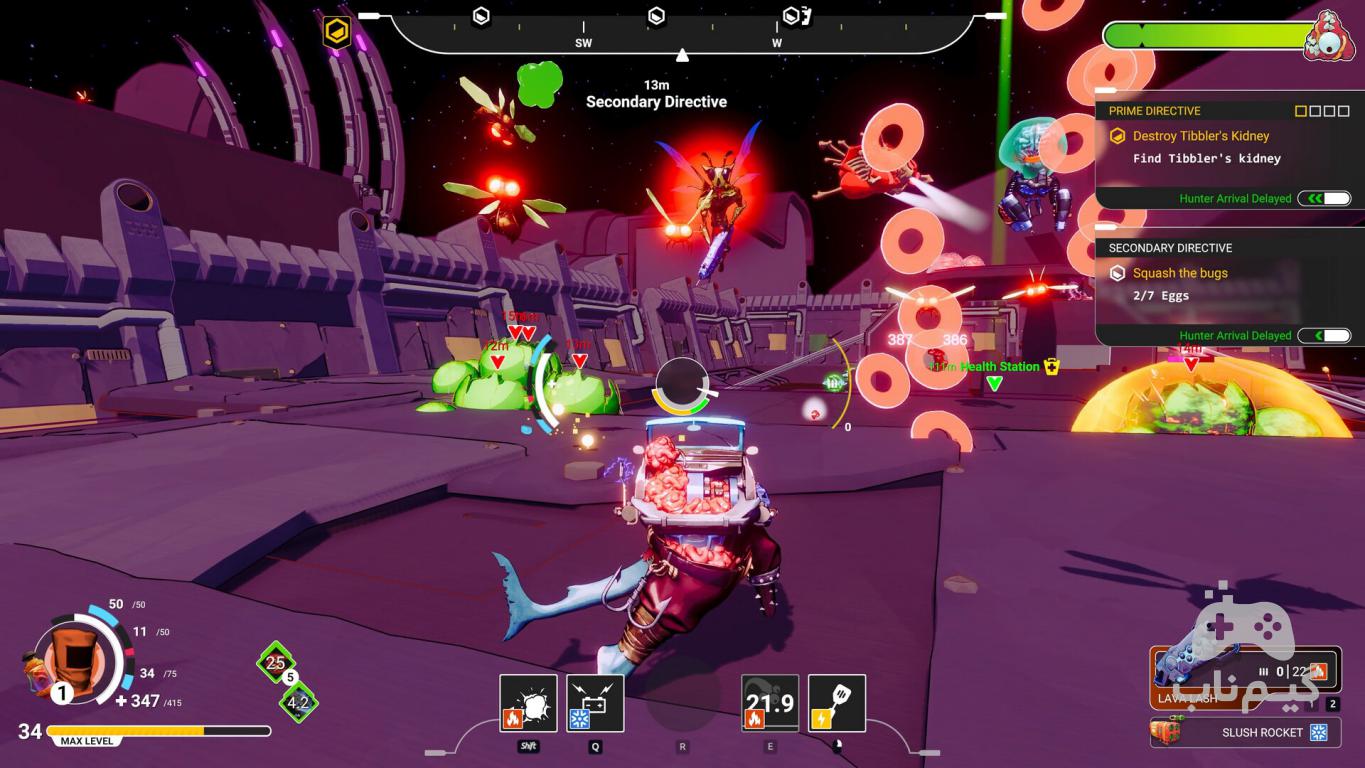
Task: Click the character portrait with orange hat
Action: coord(70,661)
